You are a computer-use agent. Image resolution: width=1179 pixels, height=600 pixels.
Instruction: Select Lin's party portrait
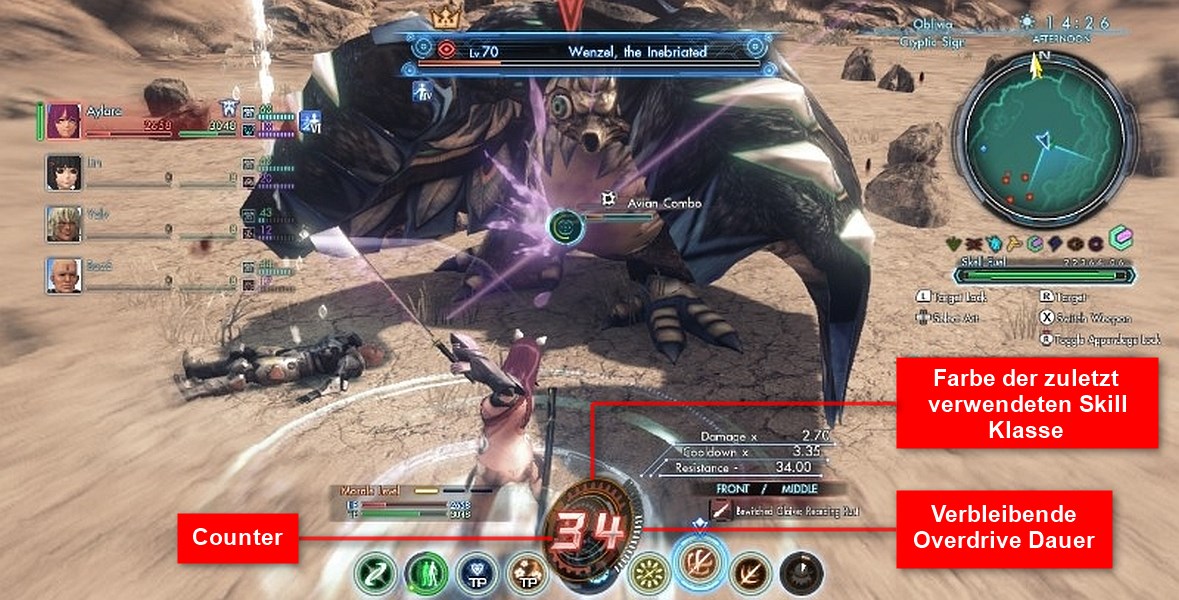(x=63, y=172)
